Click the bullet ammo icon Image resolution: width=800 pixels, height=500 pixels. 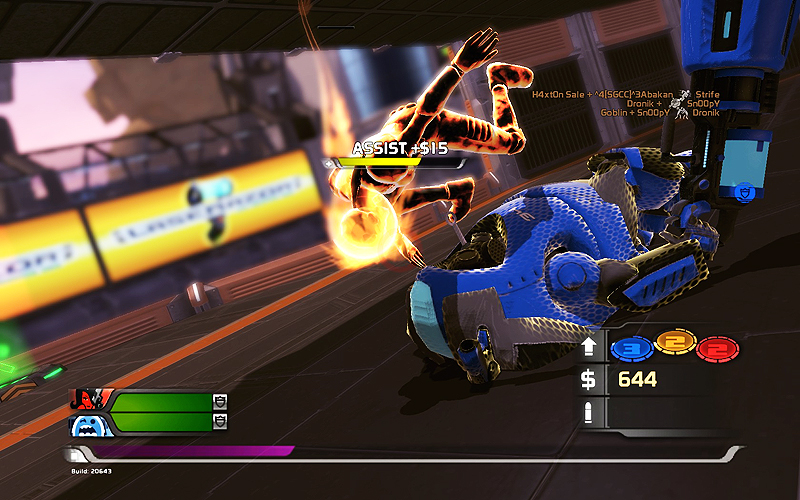pos(590,411)
